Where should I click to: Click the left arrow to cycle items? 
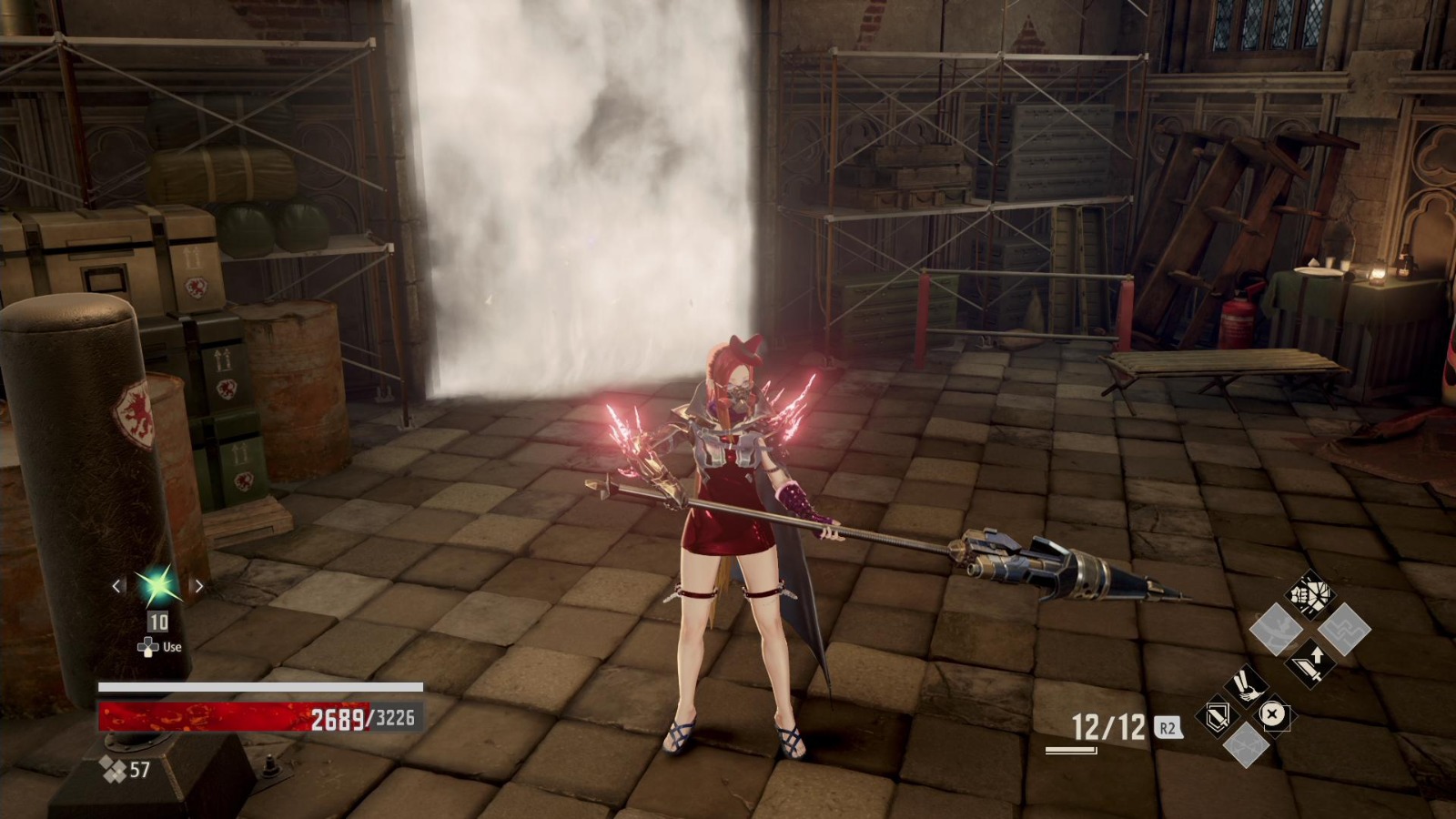pyautogui.click(x=116, y=587)
